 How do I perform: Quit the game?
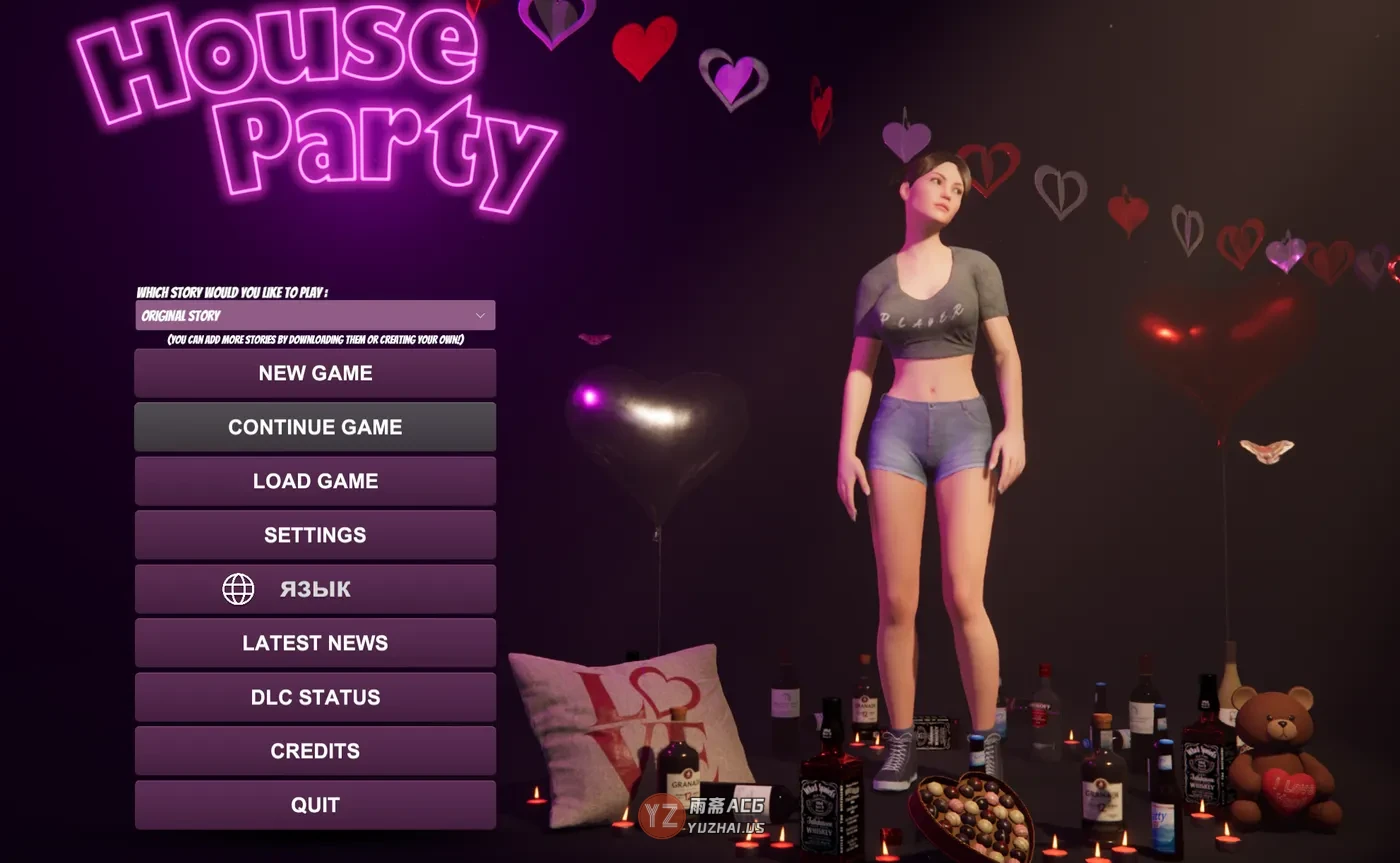coord(315,805)
